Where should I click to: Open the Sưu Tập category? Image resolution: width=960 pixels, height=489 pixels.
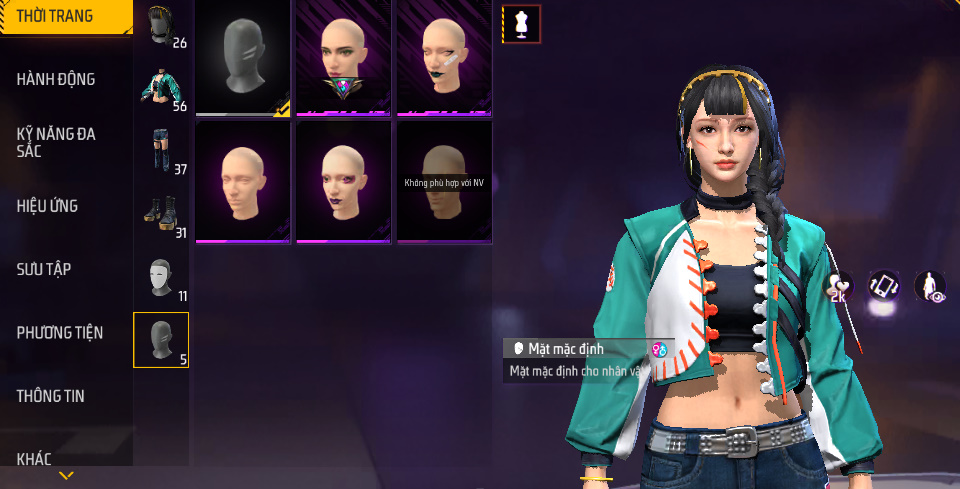(43, 269)
